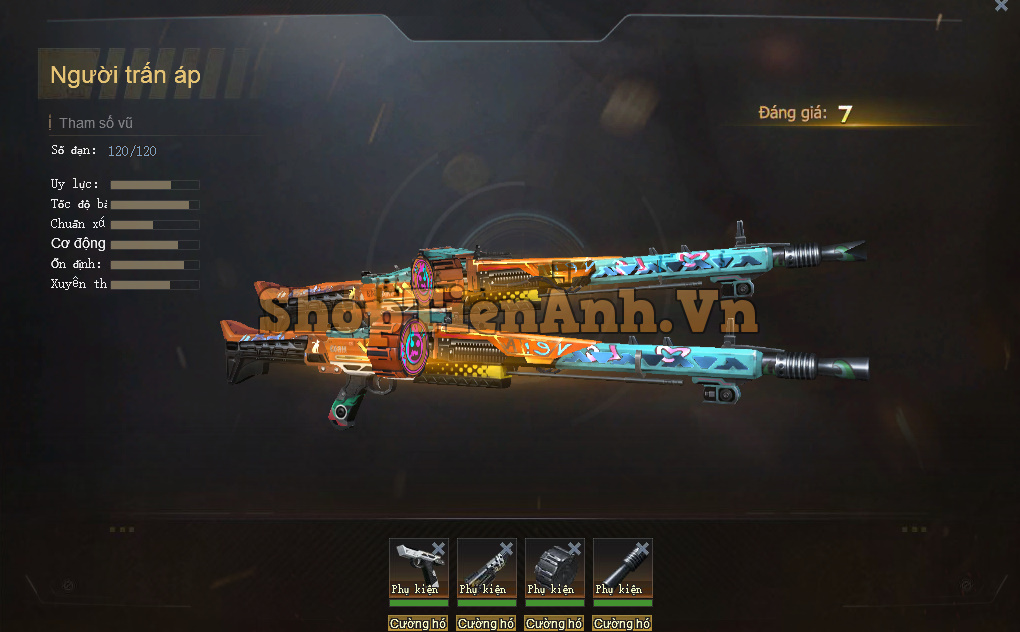Click Cường hóa under the pistol grip
Screen dimensions: 1020x632
tap(418, 624)
